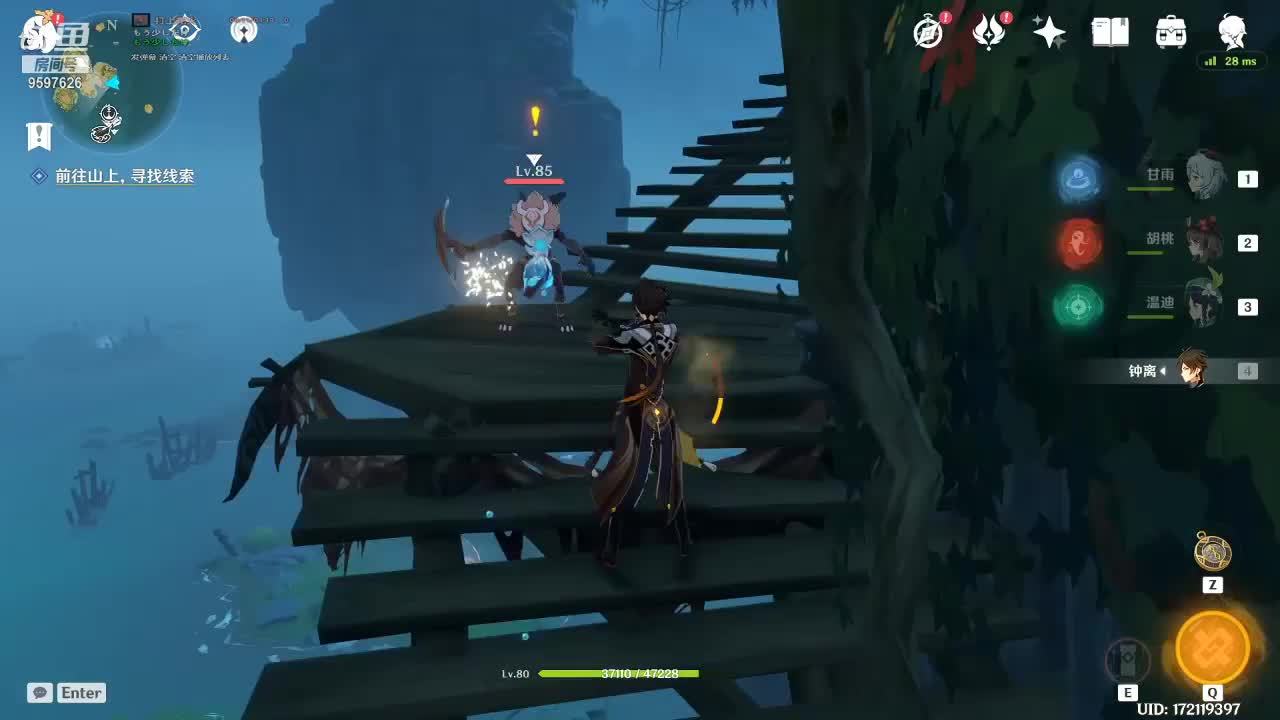Open the Adventurer Handbook book icon

tap(1110, 33)
